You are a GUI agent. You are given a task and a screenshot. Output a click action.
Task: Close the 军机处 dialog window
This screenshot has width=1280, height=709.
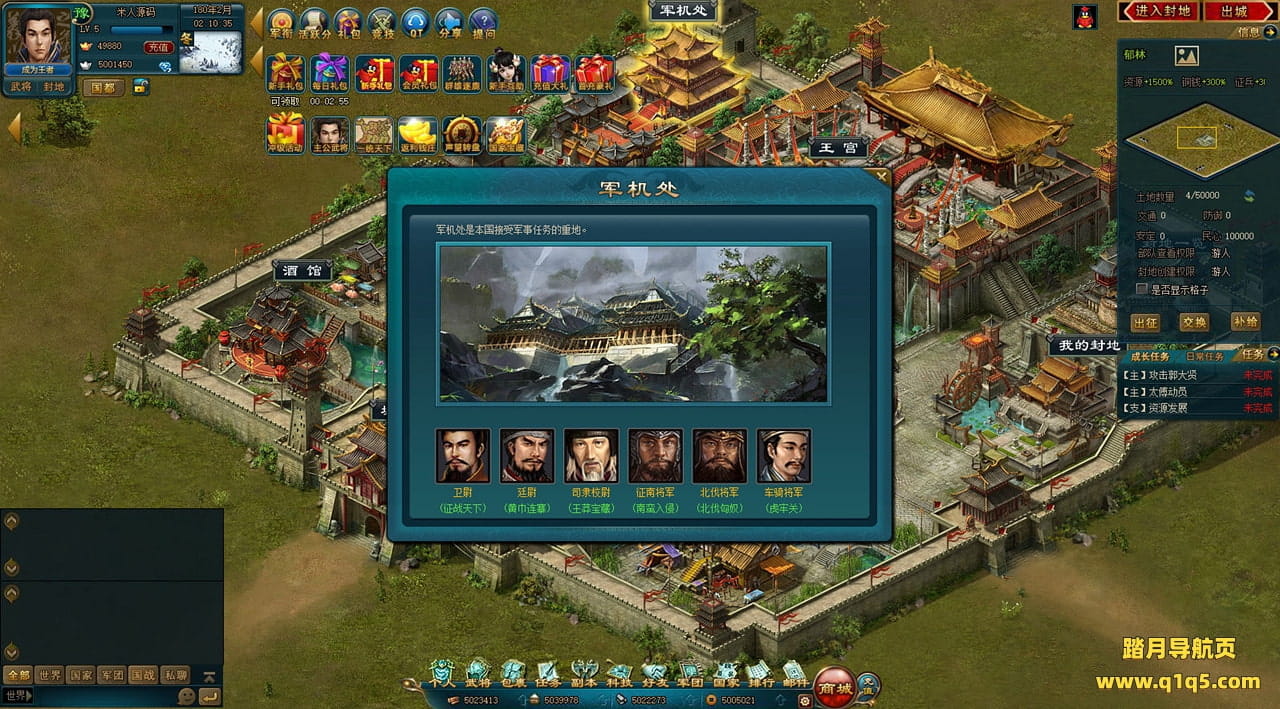(x=880, y=177)
